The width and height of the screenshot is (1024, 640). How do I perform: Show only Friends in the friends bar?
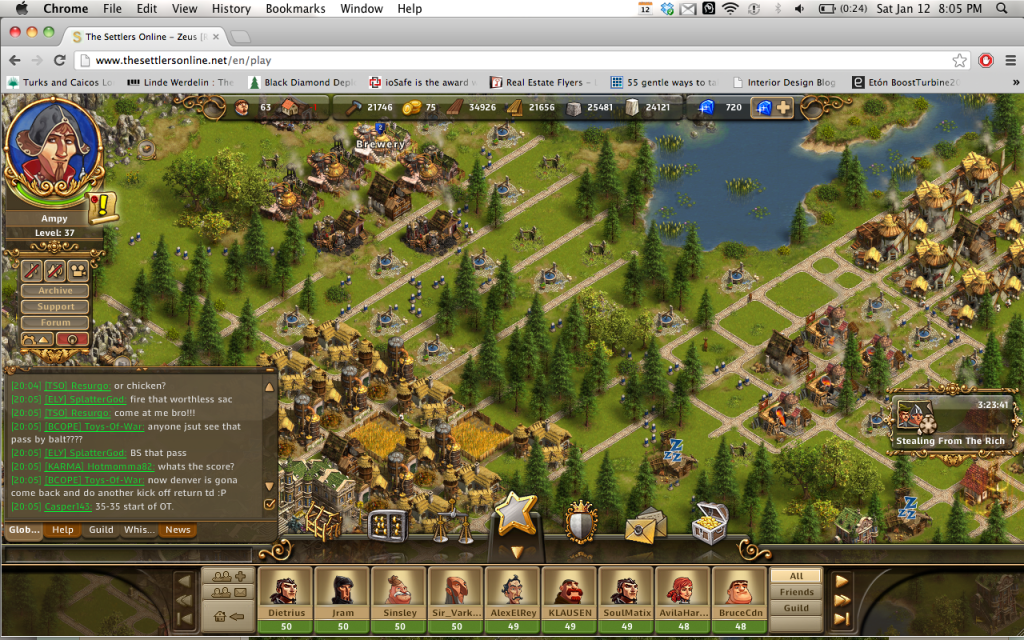point(796,592)
